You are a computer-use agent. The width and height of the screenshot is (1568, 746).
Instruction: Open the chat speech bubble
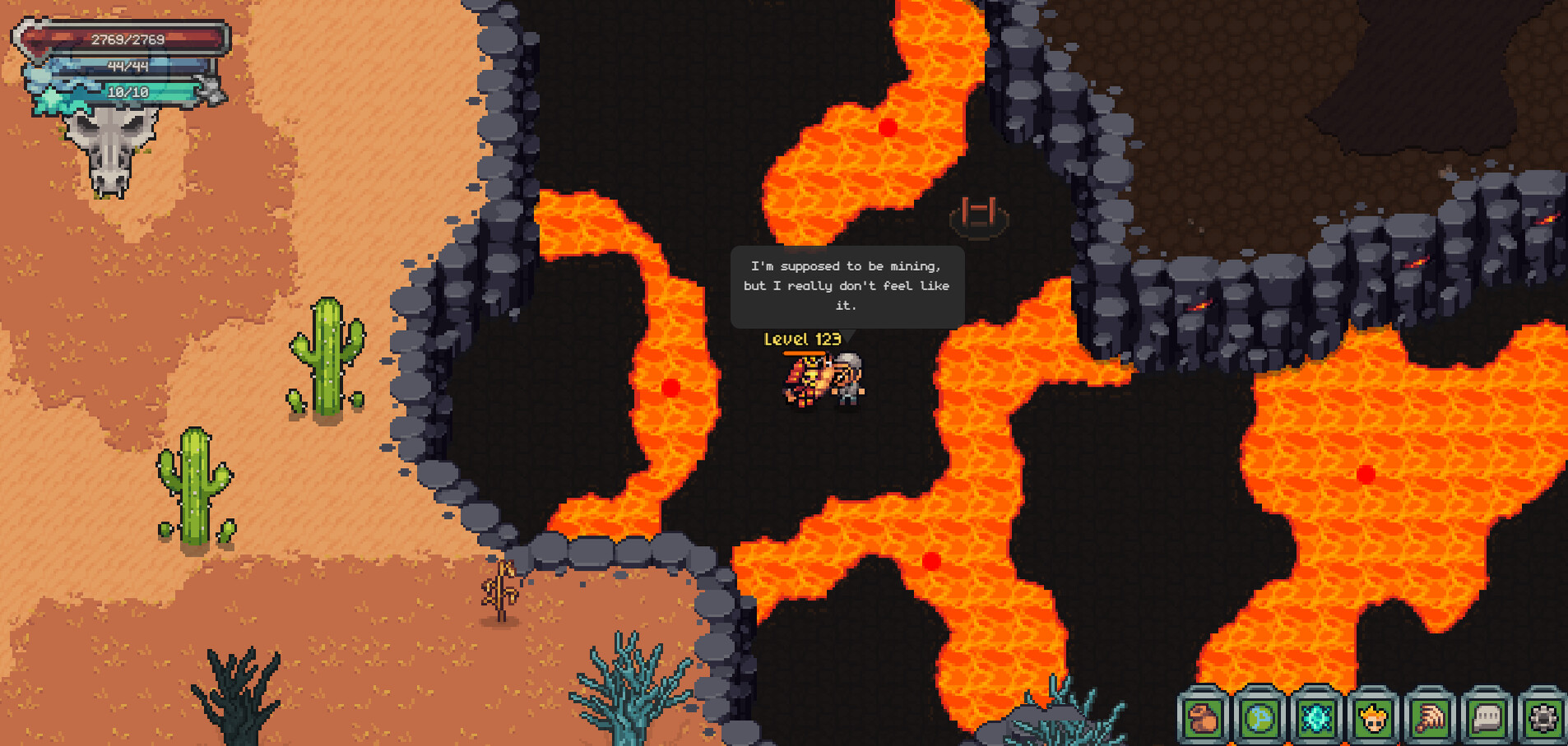coord(1487,718)
